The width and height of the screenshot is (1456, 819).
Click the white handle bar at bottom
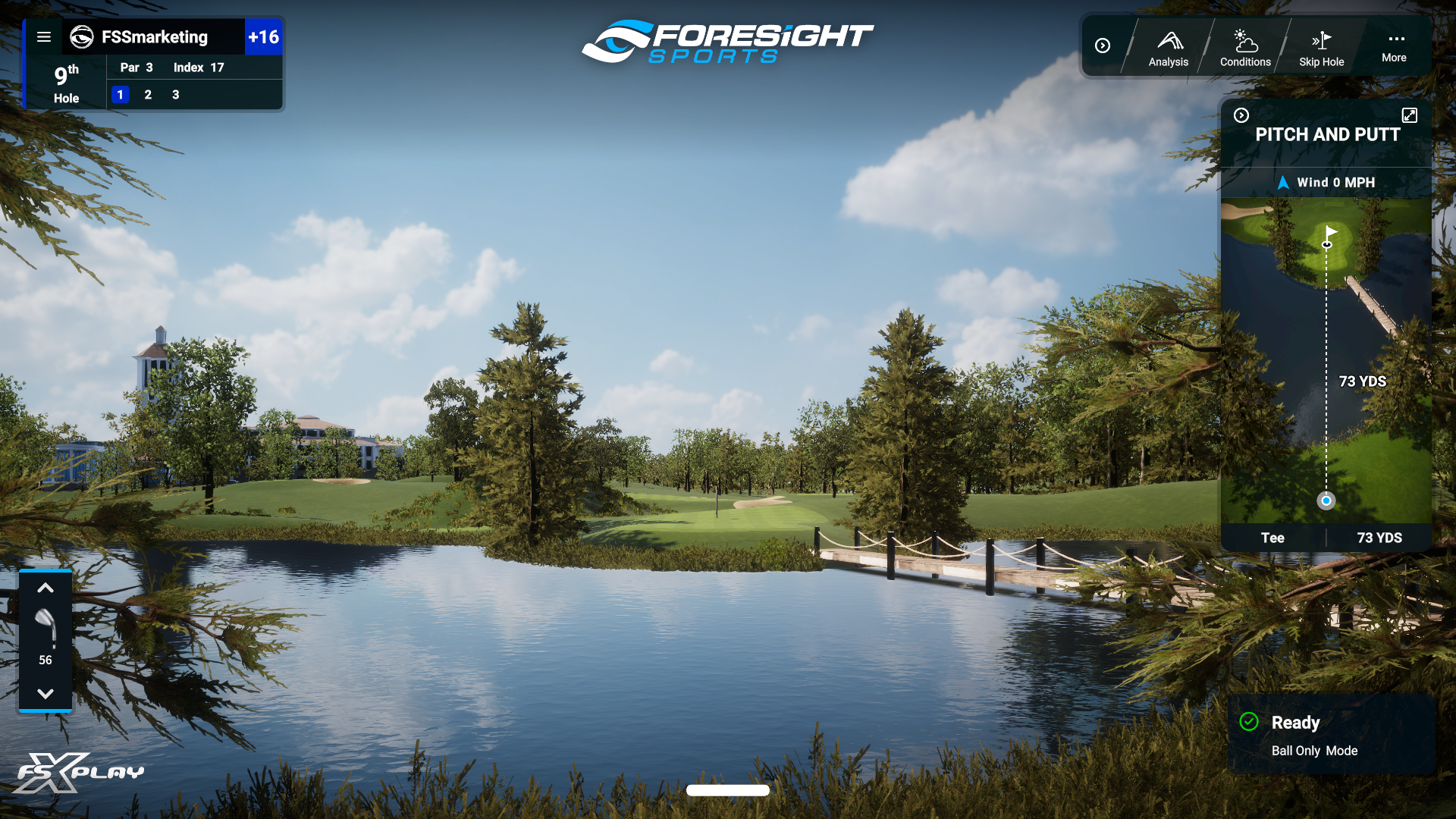click(727, 790)
